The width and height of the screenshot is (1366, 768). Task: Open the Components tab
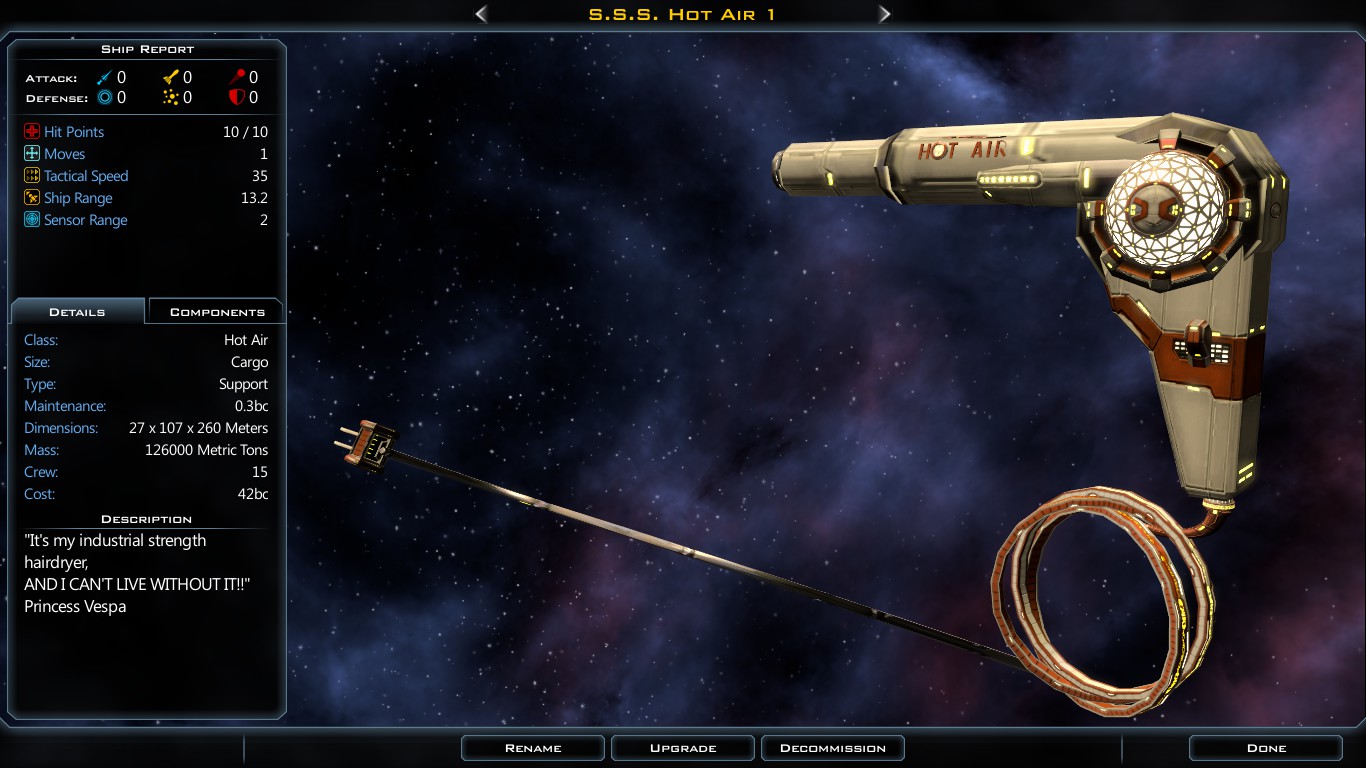(216, 312)
